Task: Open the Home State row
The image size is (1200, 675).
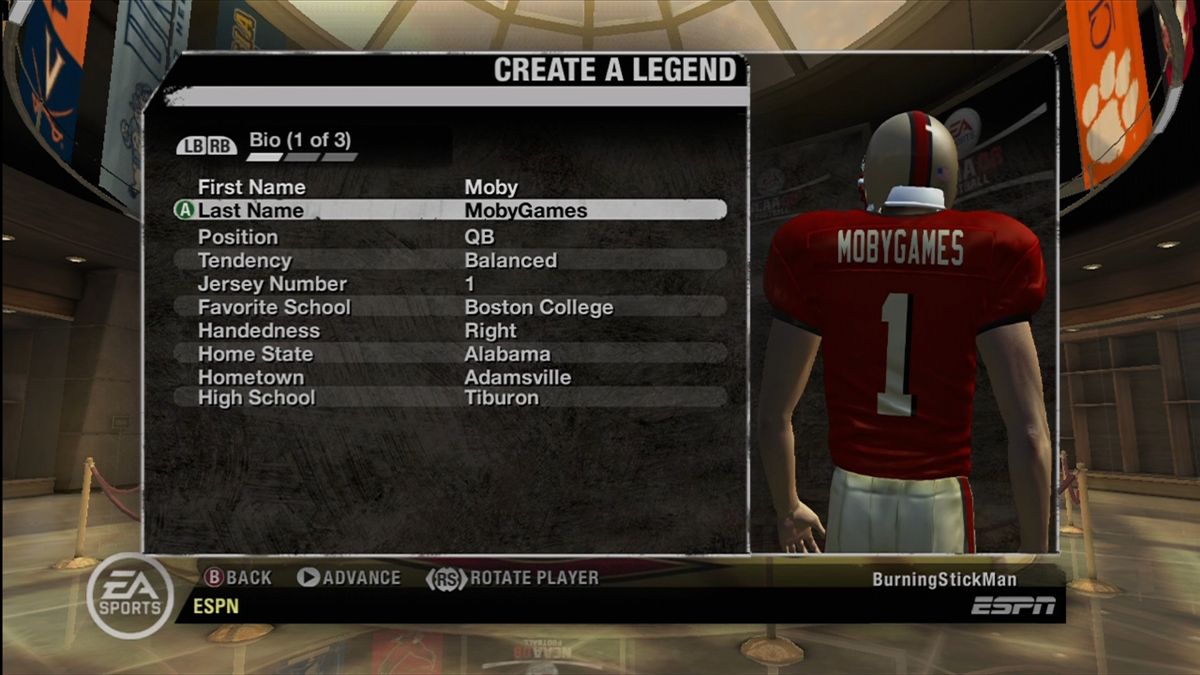Action: point(450,354)
